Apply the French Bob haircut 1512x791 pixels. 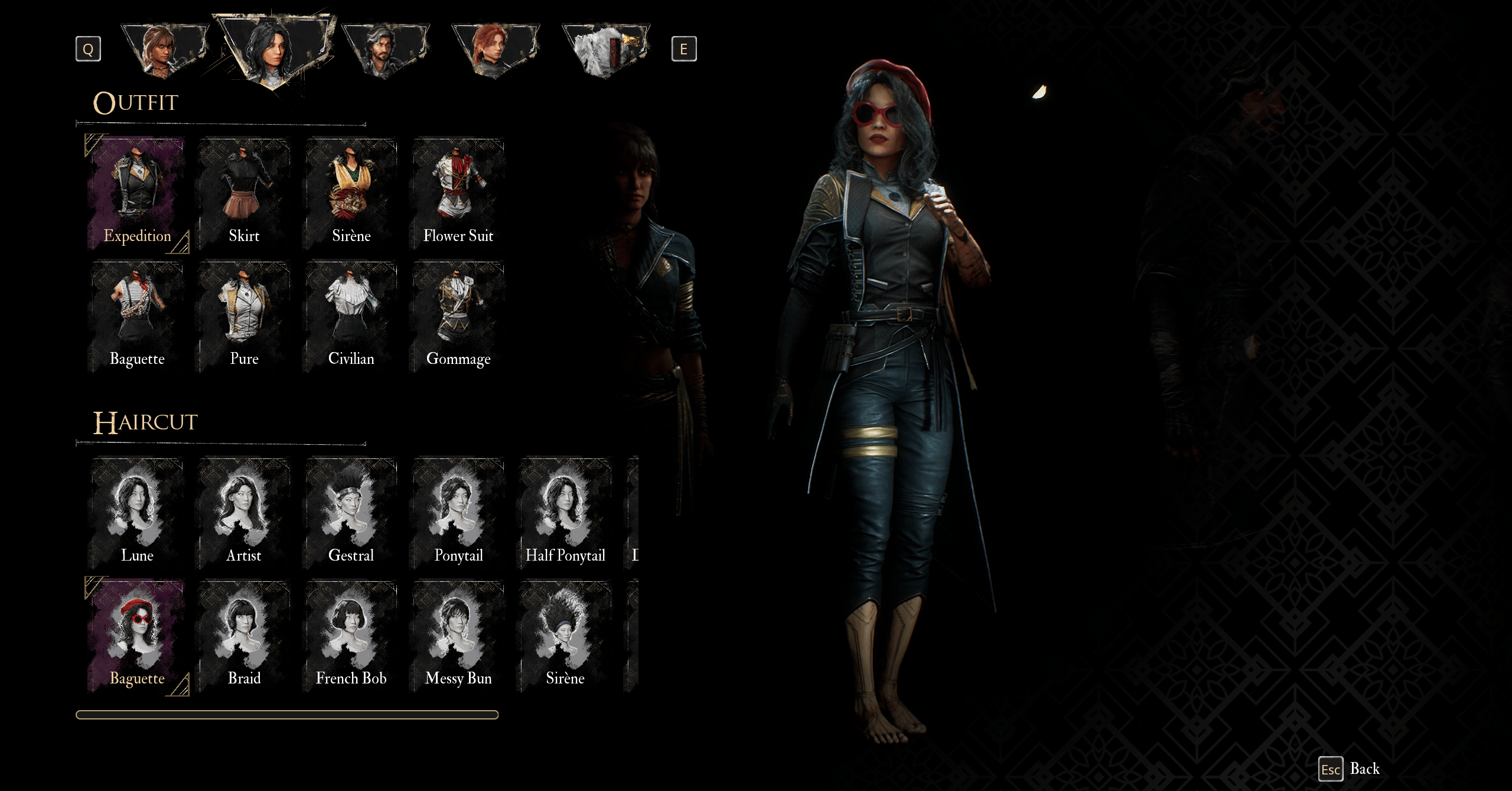[351, 636]
